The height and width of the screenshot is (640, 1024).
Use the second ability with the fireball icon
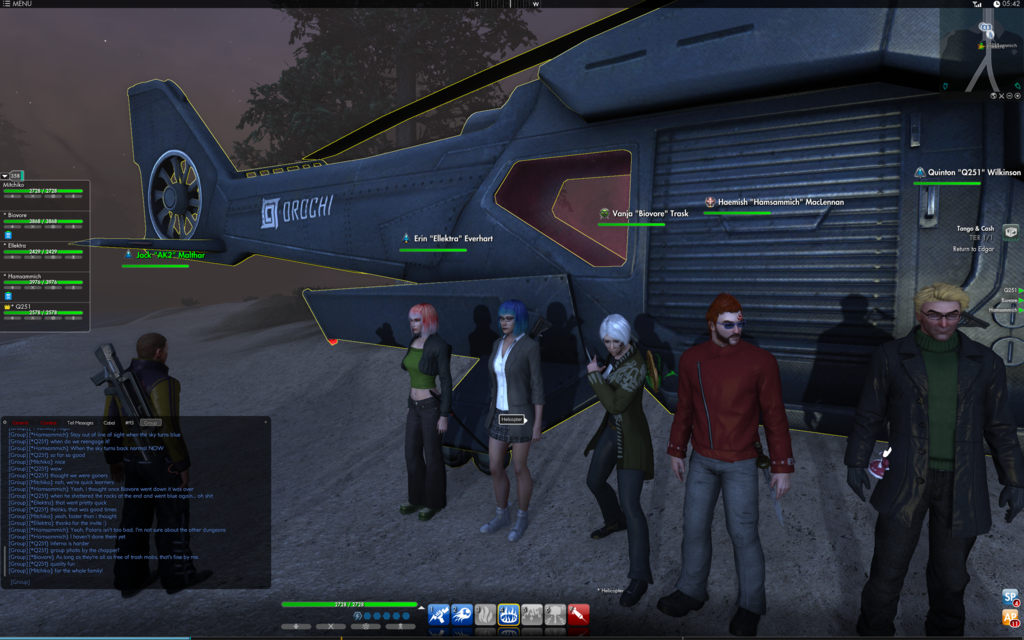pyautogui.click(x=462, y=615)
